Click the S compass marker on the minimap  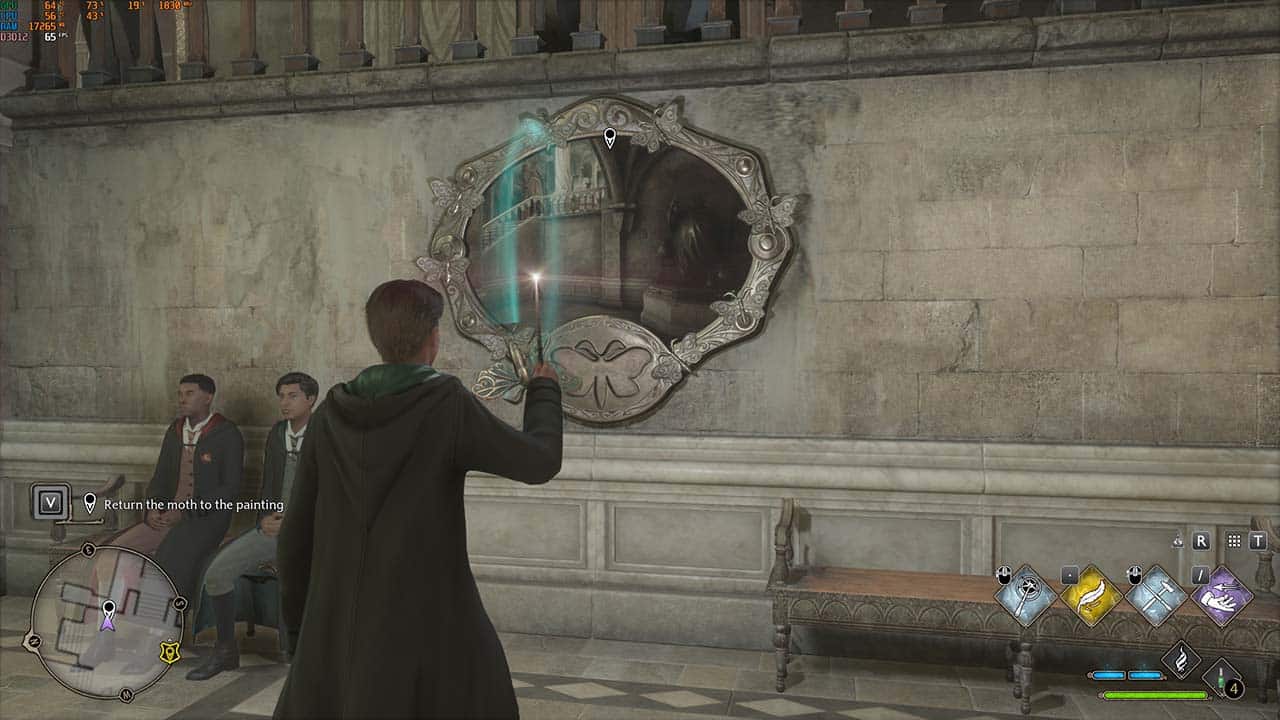point(178,603)
